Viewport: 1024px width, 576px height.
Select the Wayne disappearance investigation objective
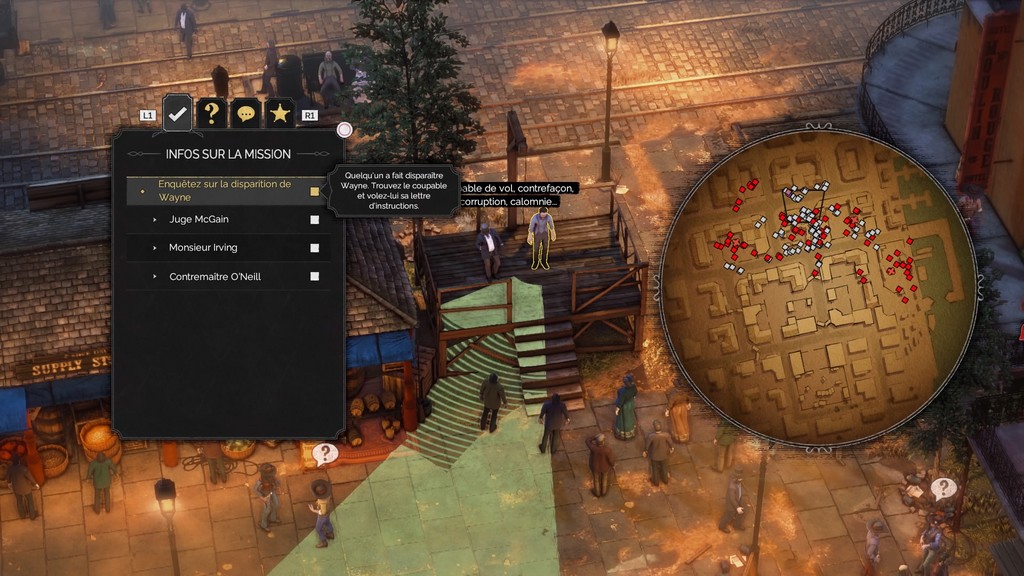[228, 190]
